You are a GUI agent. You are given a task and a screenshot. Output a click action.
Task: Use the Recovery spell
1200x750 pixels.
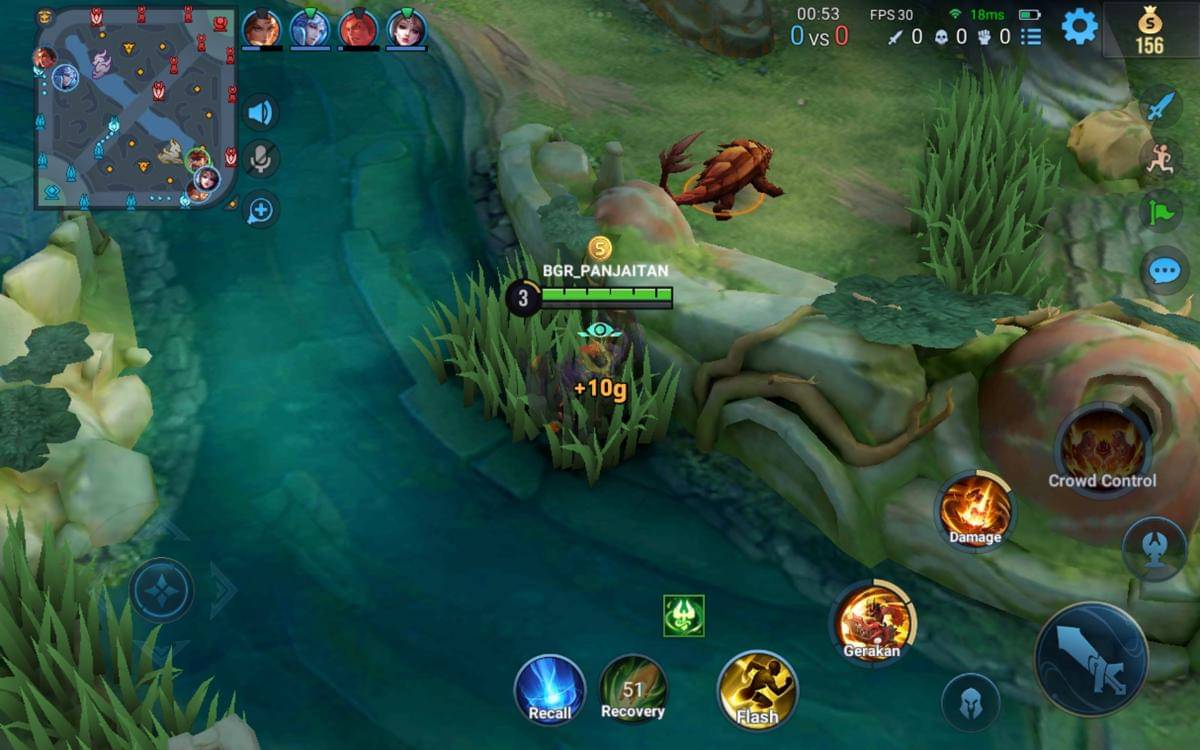coord(632,690)
